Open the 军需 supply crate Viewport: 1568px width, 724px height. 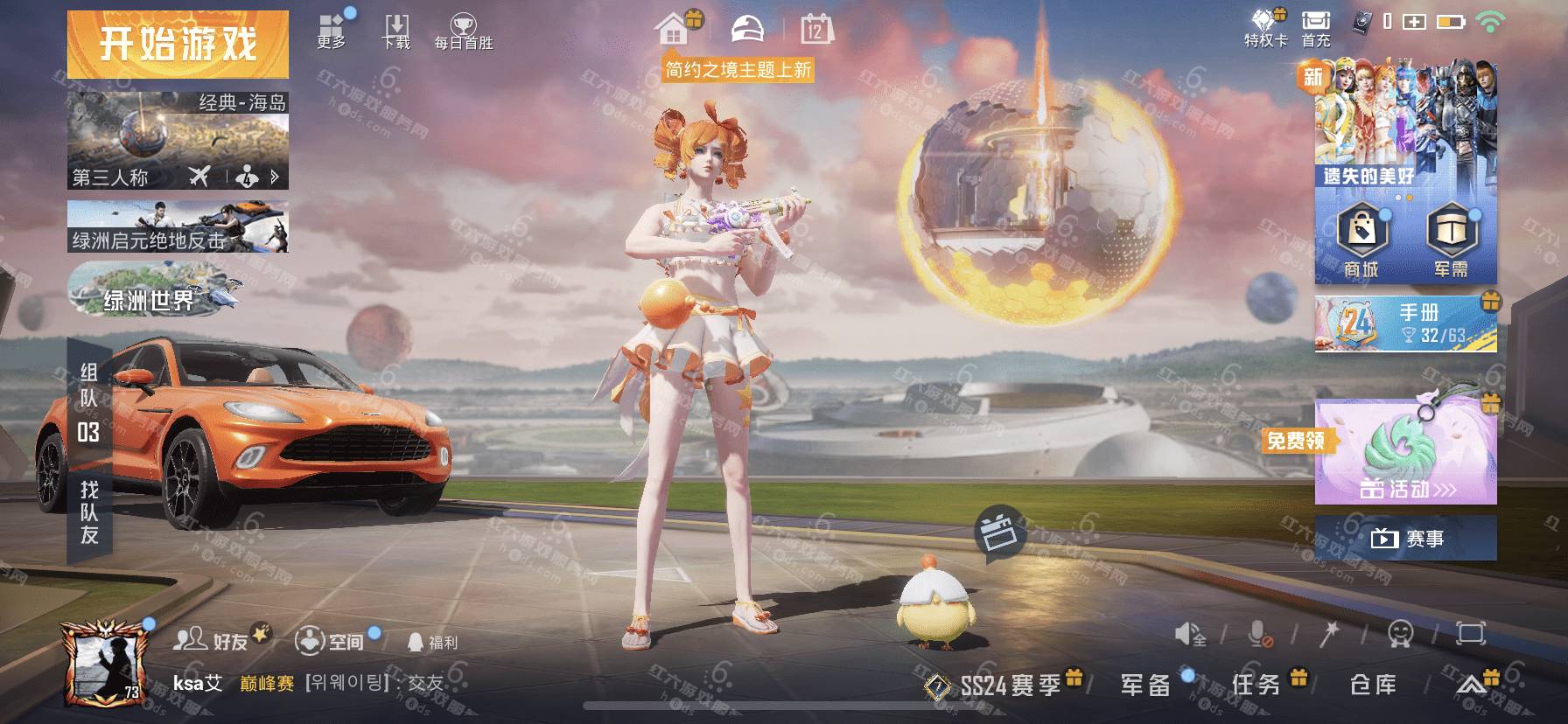click(x=1451, y=240)
